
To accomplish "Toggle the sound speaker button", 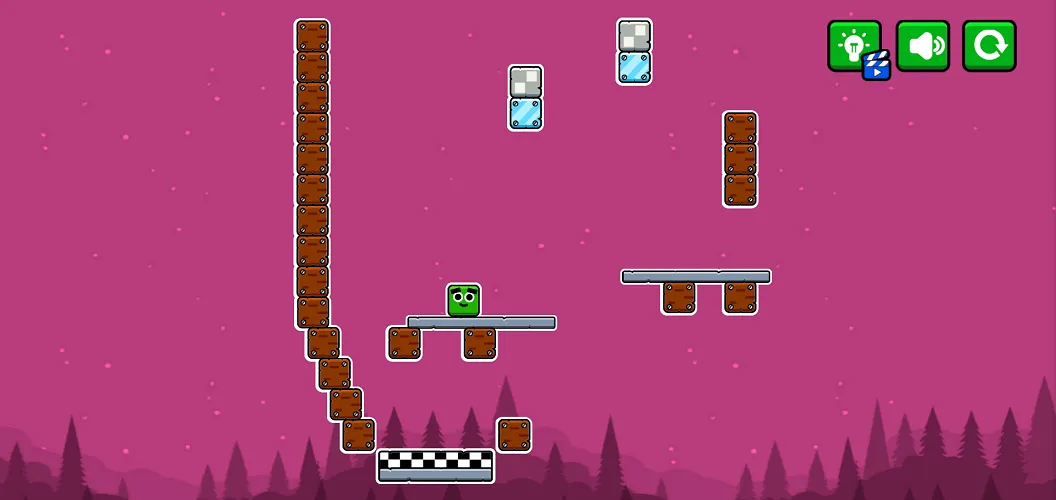I will point(922,46).
